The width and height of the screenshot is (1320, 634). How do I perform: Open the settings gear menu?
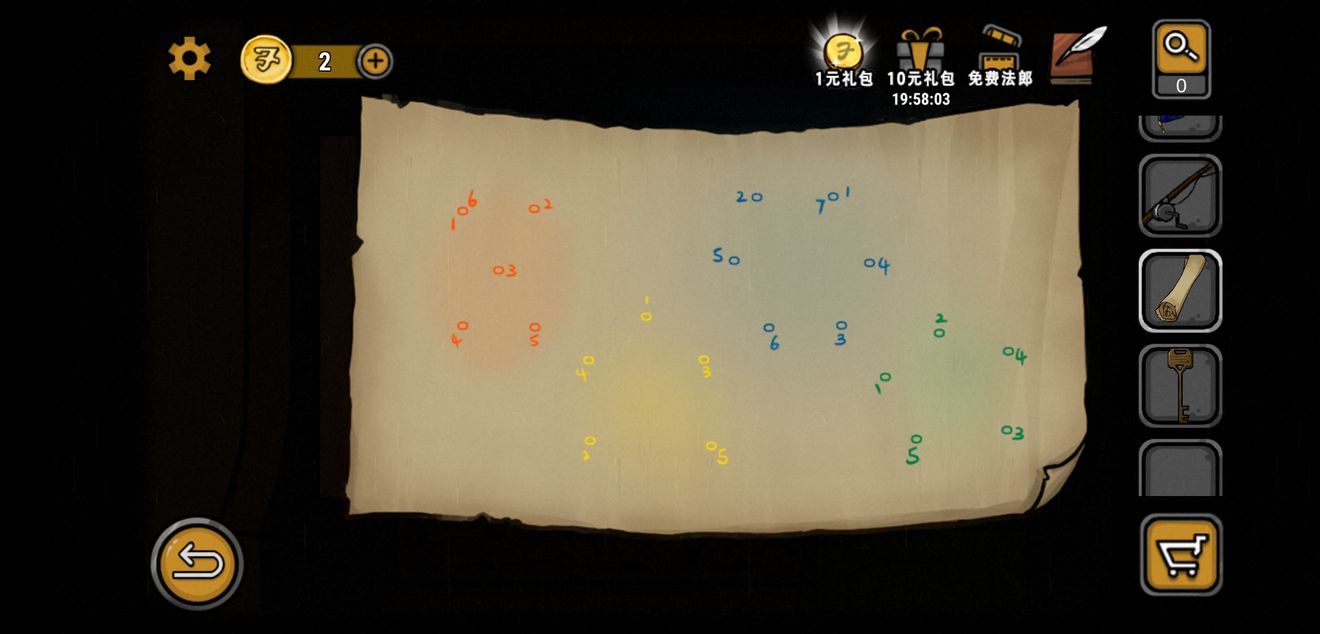point(189,59)
